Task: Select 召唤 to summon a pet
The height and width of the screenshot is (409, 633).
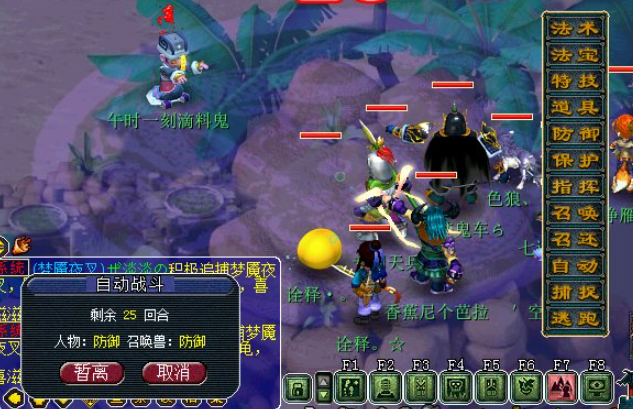Action: click(x=575, y=213)
